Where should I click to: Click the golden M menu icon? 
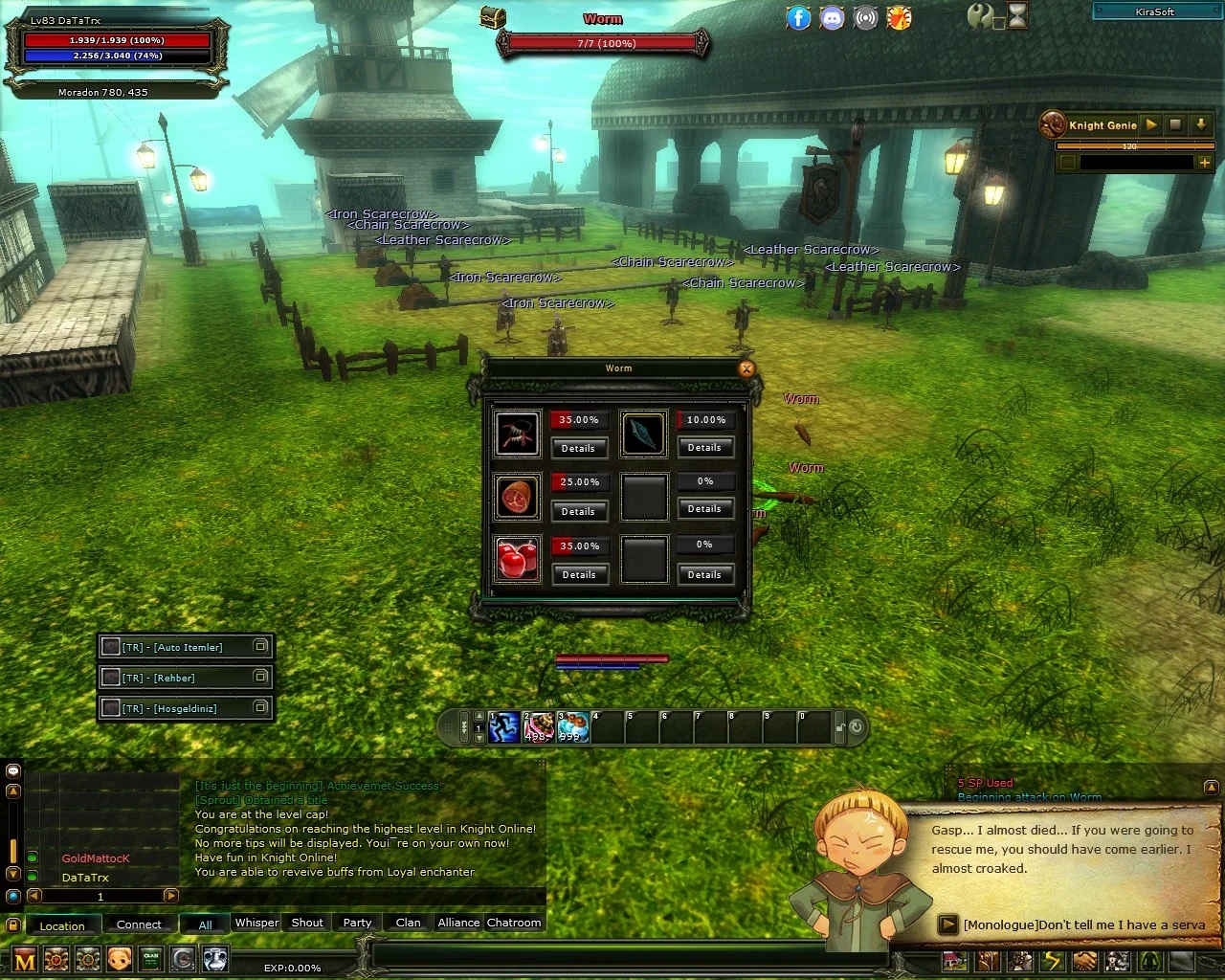click(x=25, y=959)
